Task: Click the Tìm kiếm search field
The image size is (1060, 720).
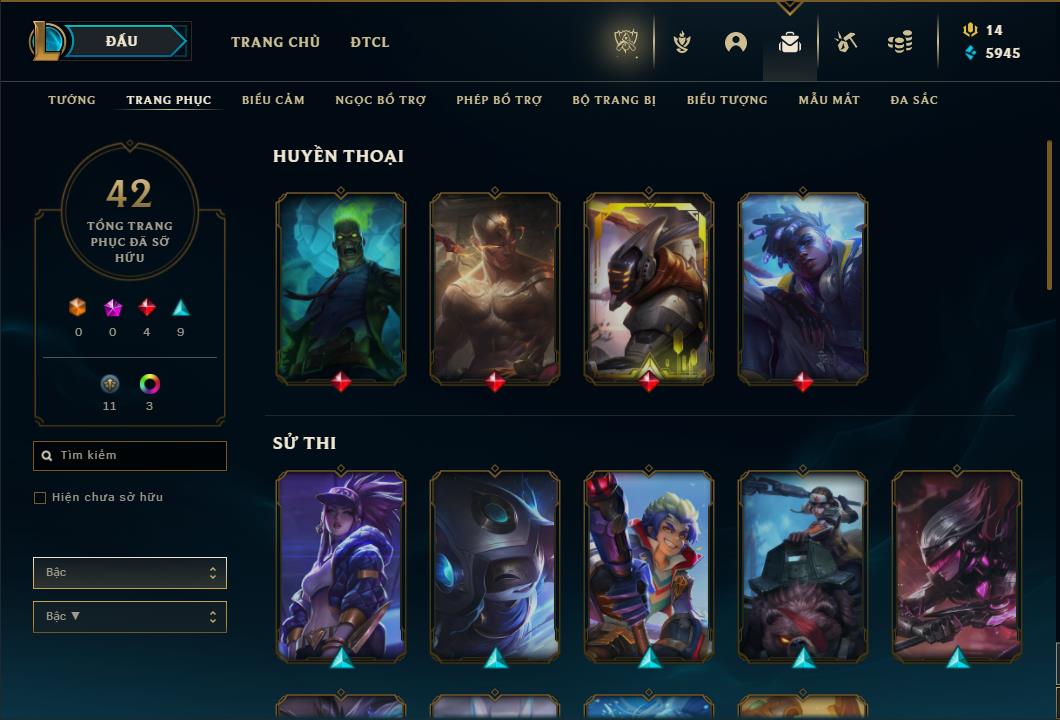Action: [x=130, y=456]
